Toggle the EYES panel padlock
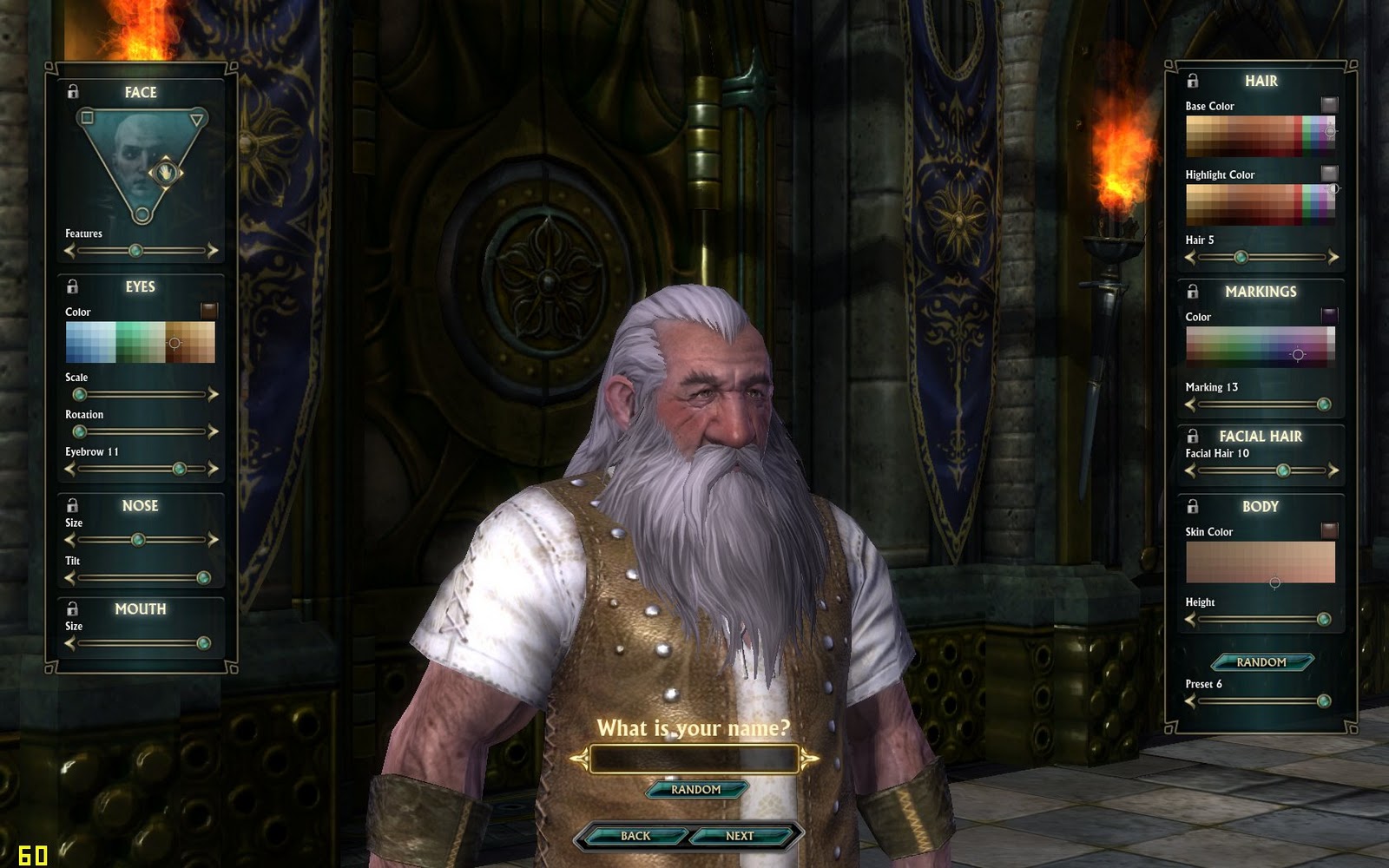Image resolution: width=1389 pixels, height=868 pixels. click(72, 286)
